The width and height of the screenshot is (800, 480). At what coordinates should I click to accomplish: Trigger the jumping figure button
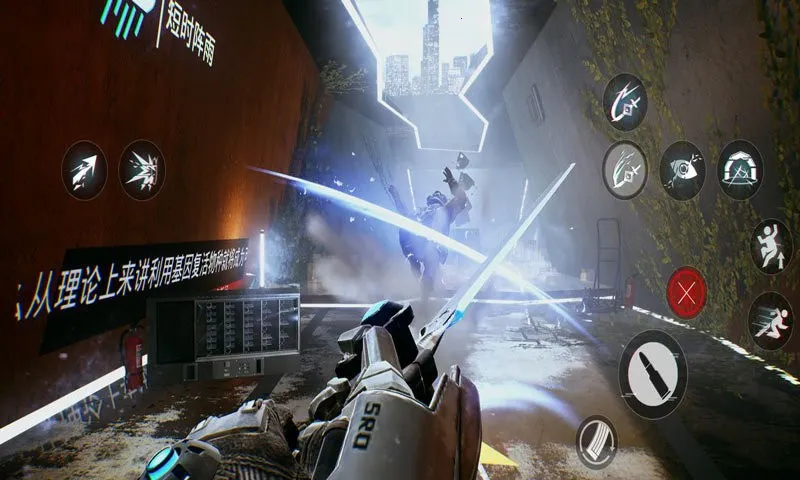771,246
